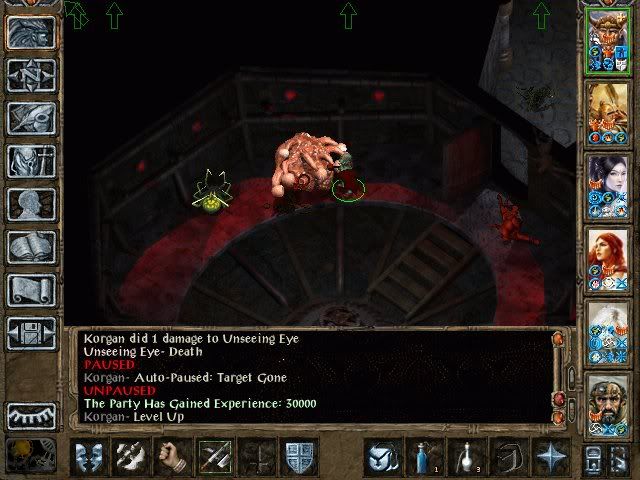Open the journal with the quill icon
Viewport: 640px width, 480px height.
click(31, 118)
